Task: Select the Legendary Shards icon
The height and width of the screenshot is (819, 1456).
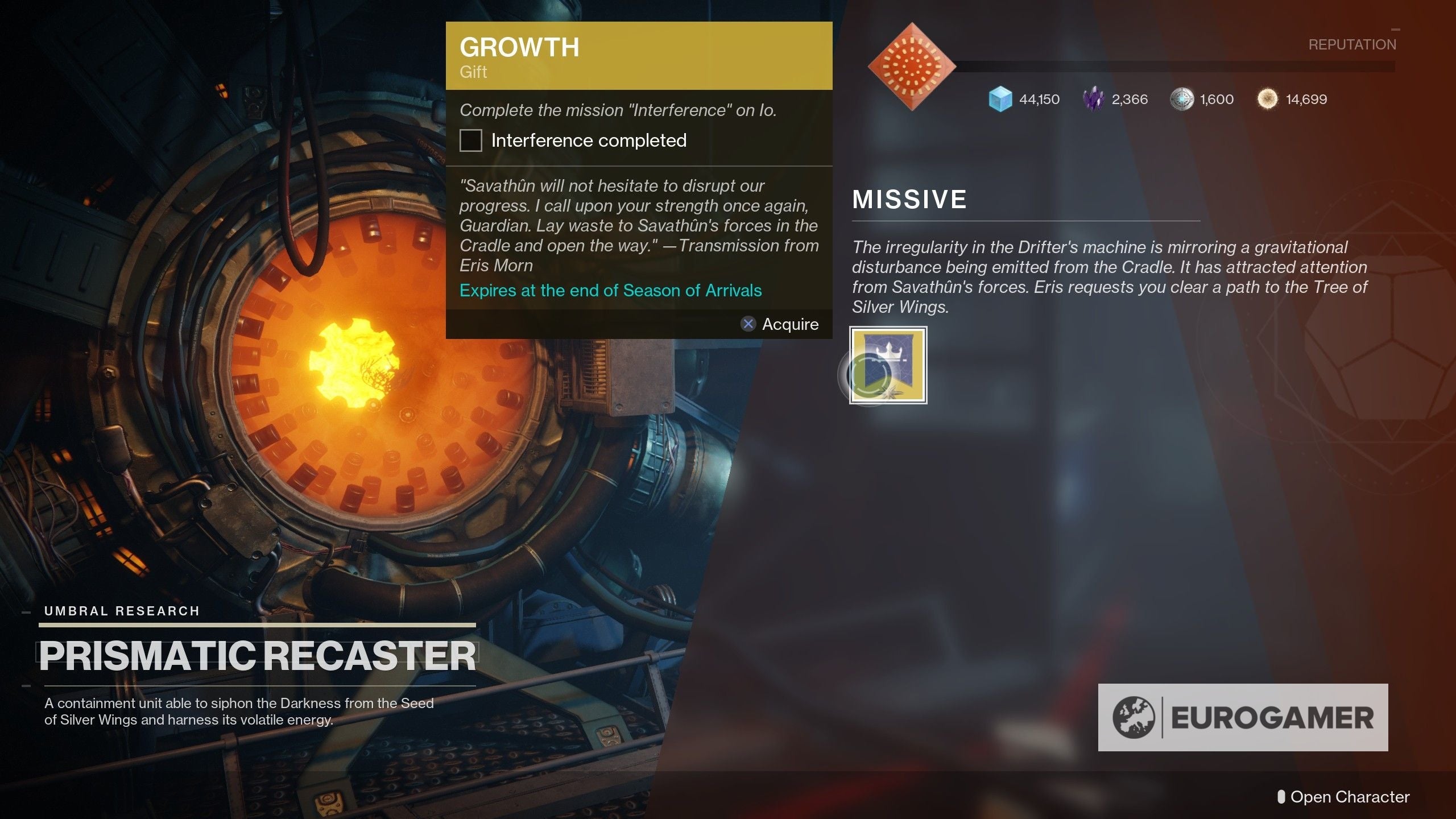Action: [1093, 98]
